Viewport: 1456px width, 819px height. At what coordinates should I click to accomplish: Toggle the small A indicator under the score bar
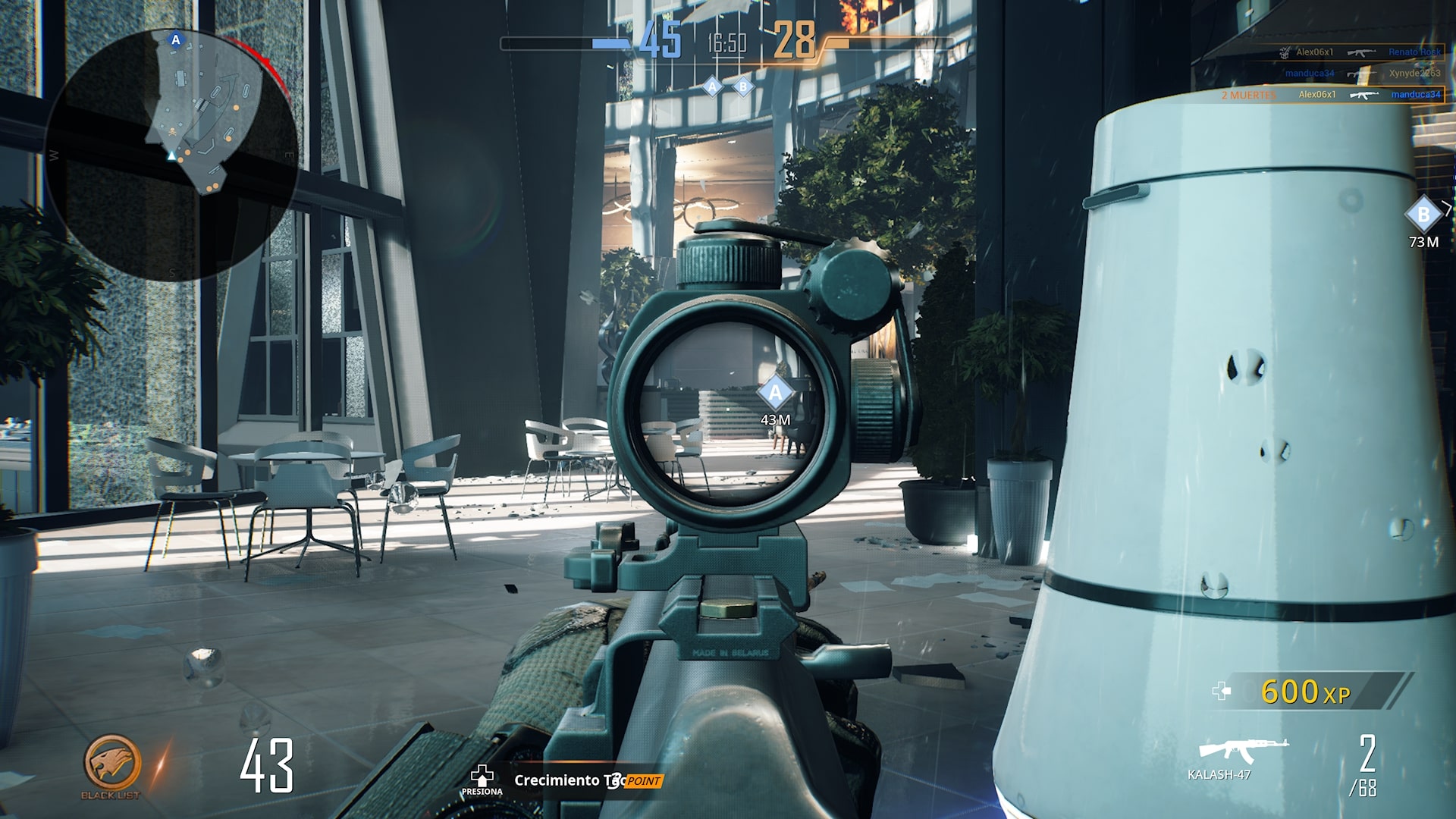711,87
